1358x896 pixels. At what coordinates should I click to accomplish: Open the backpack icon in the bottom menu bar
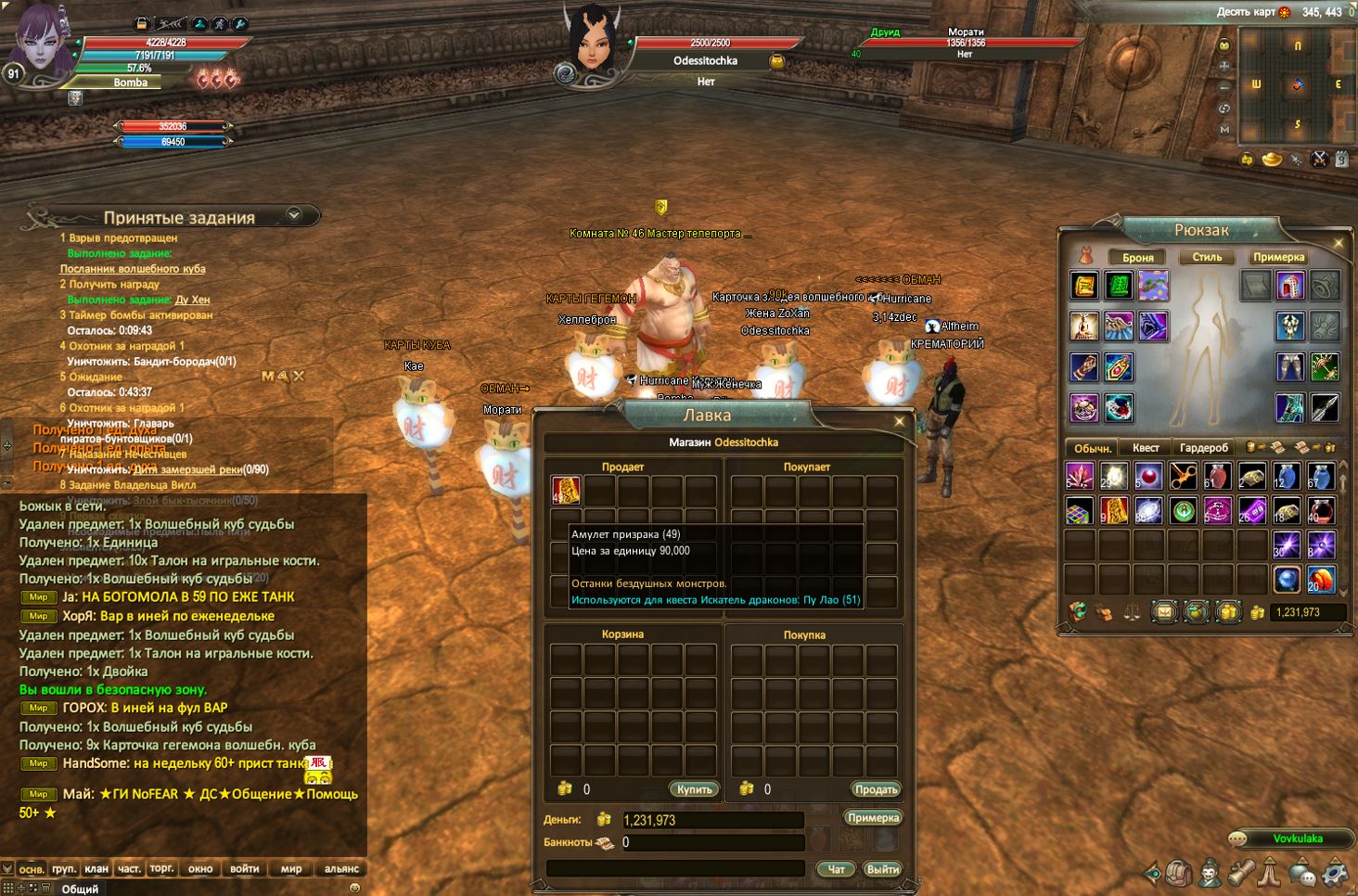[x=1179, y=873]
